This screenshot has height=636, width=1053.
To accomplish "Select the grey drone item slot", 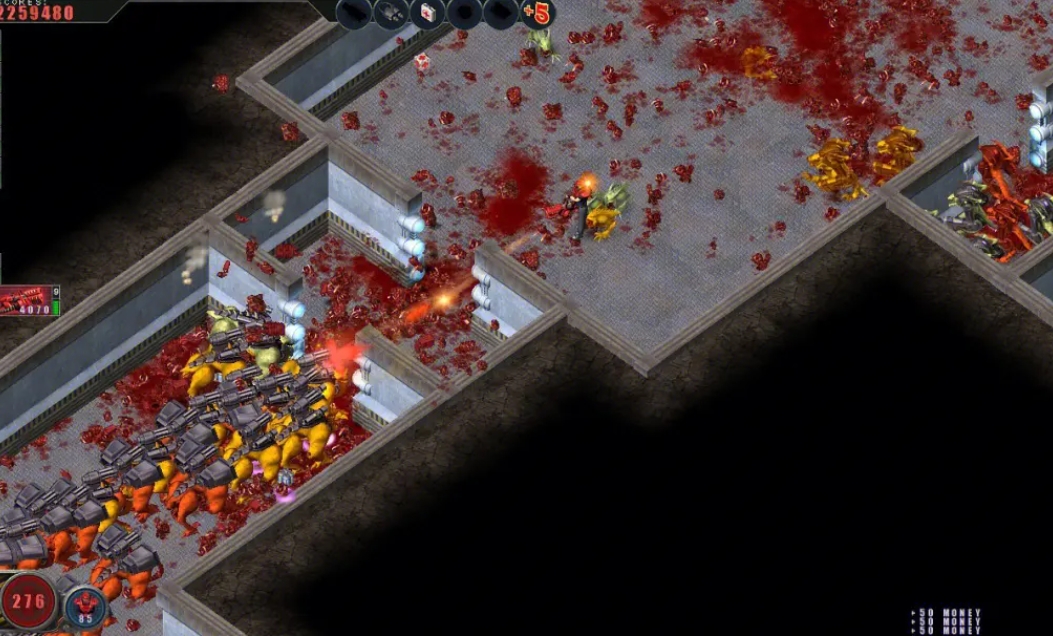I will pos(391,13).
